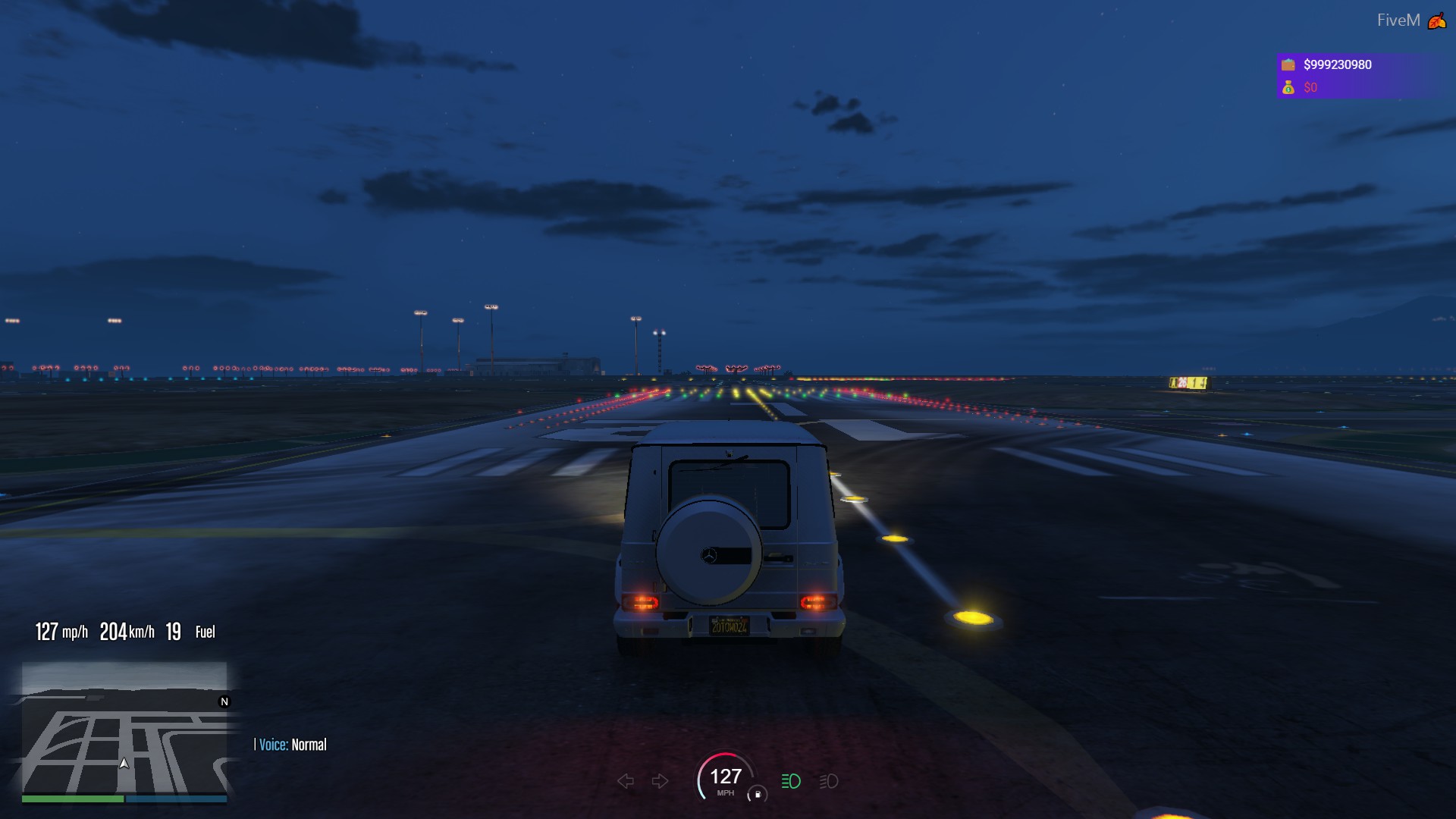Select the FiveM label in the top bar

pyautogui.click(x=1399, y=20)
